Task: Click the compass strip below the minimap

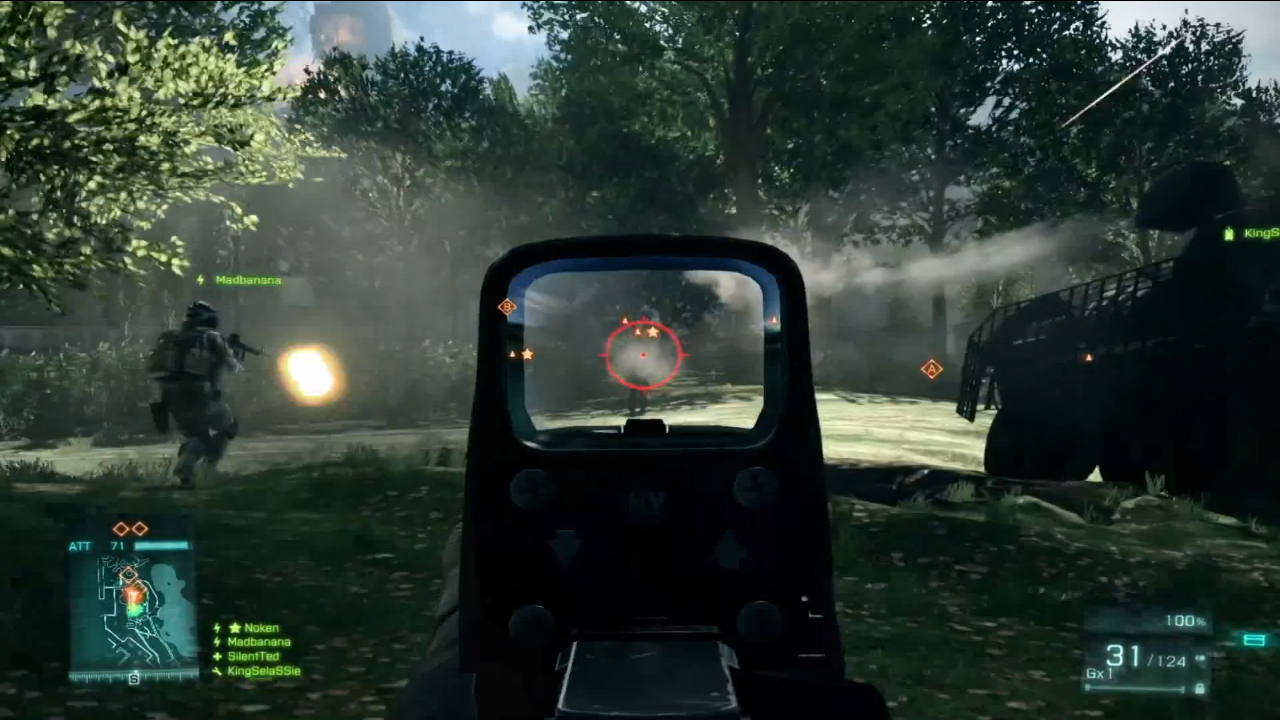Action: pyautogui.click(x=133, y=677)
